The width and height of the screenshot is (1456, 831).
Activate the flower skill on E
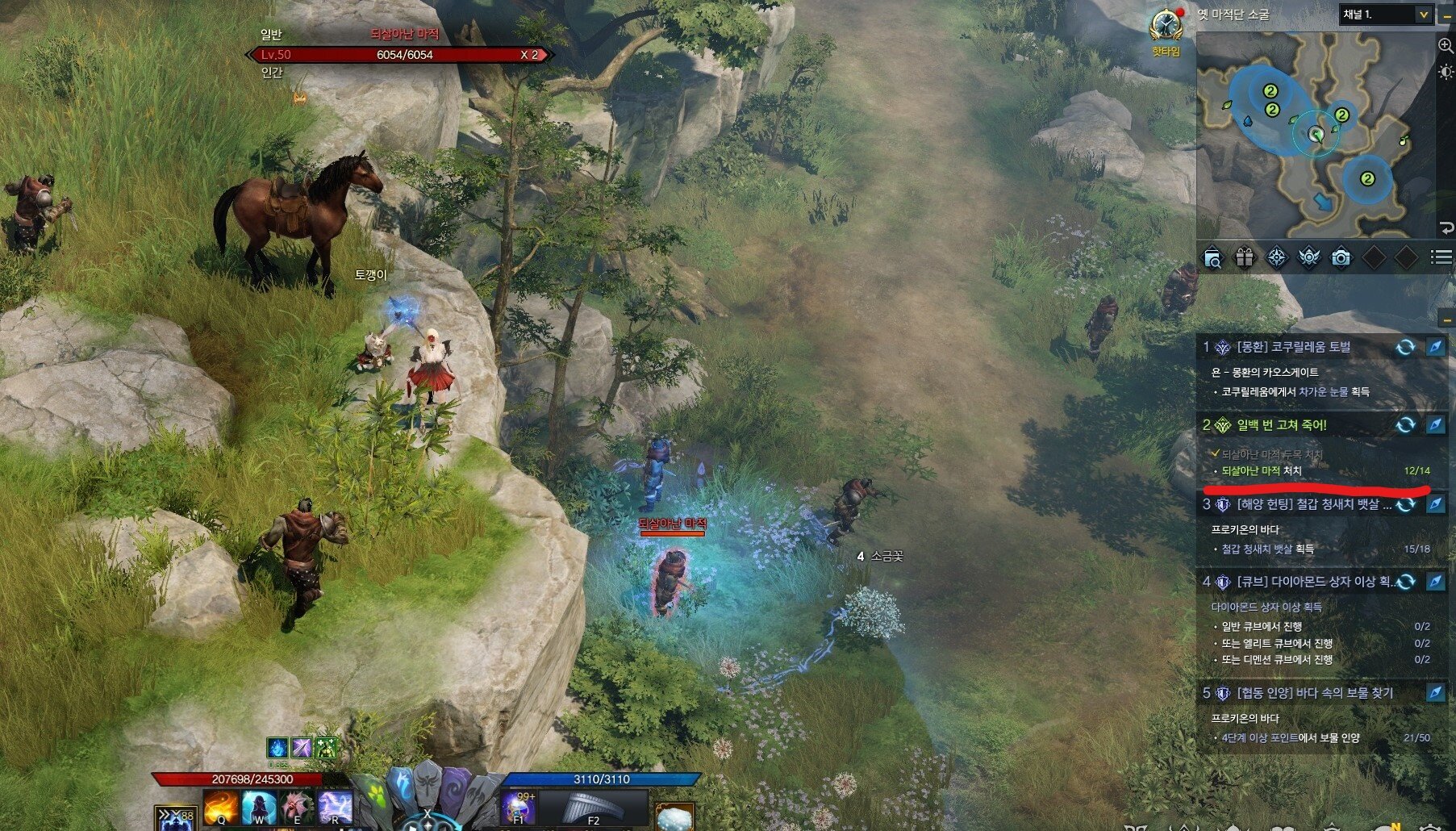tap(297, 808)
